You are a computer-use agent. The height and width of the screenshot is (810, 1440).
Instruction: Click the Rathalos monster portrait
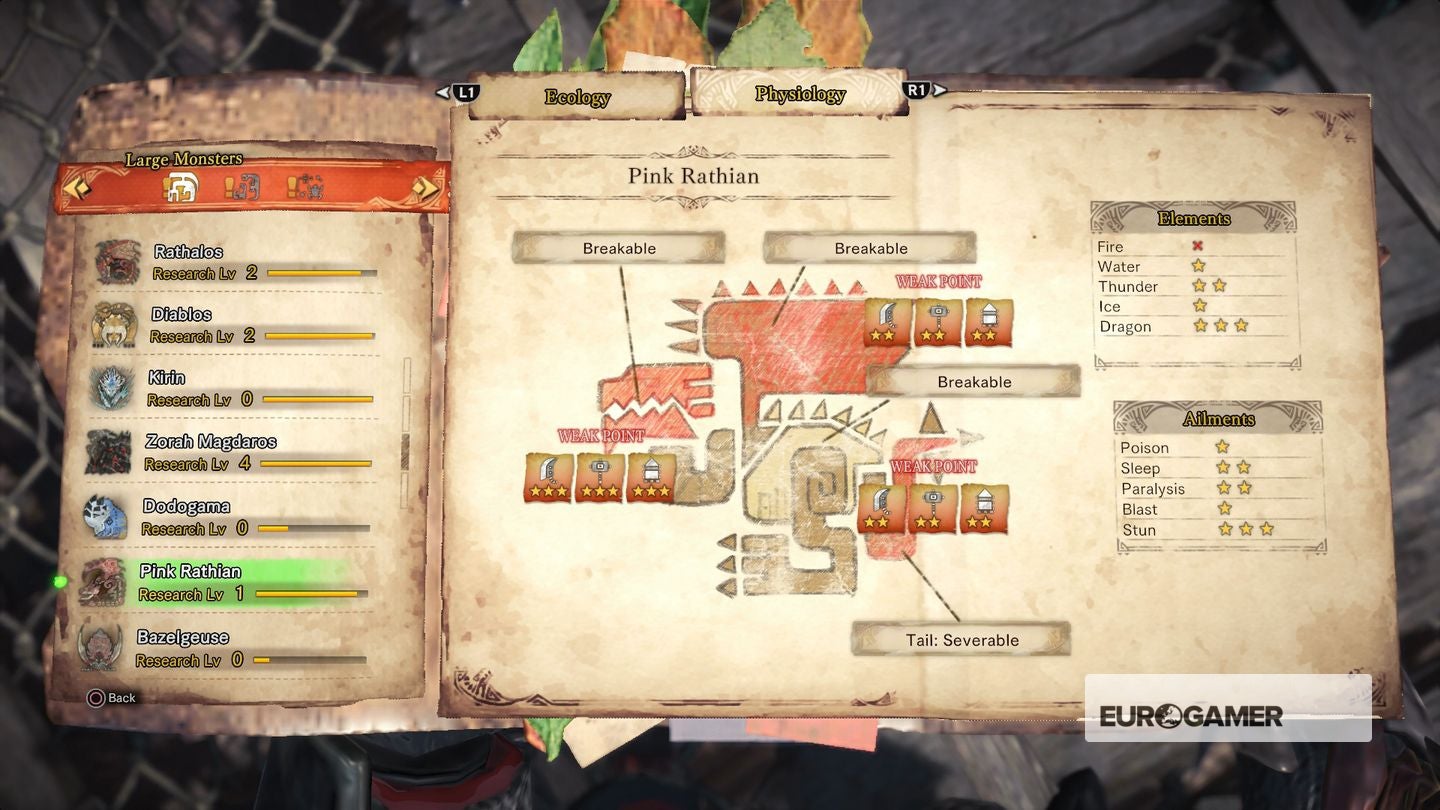(118, 260)
